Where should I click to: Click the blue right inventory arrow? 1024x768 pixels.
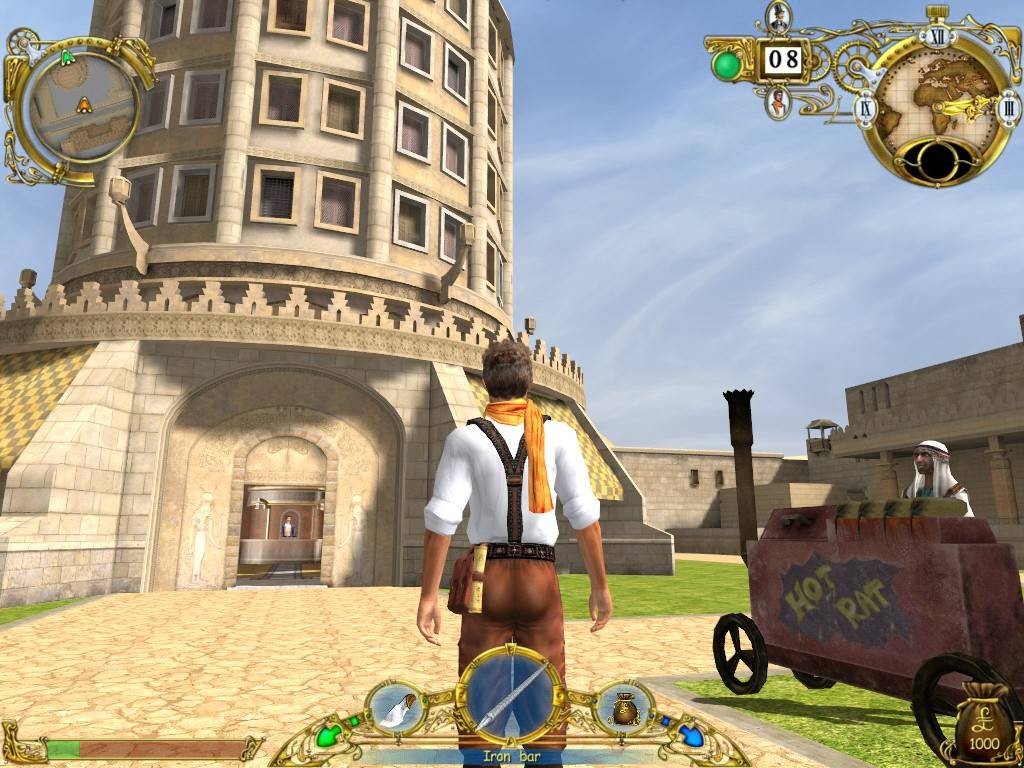click(690, 737)
